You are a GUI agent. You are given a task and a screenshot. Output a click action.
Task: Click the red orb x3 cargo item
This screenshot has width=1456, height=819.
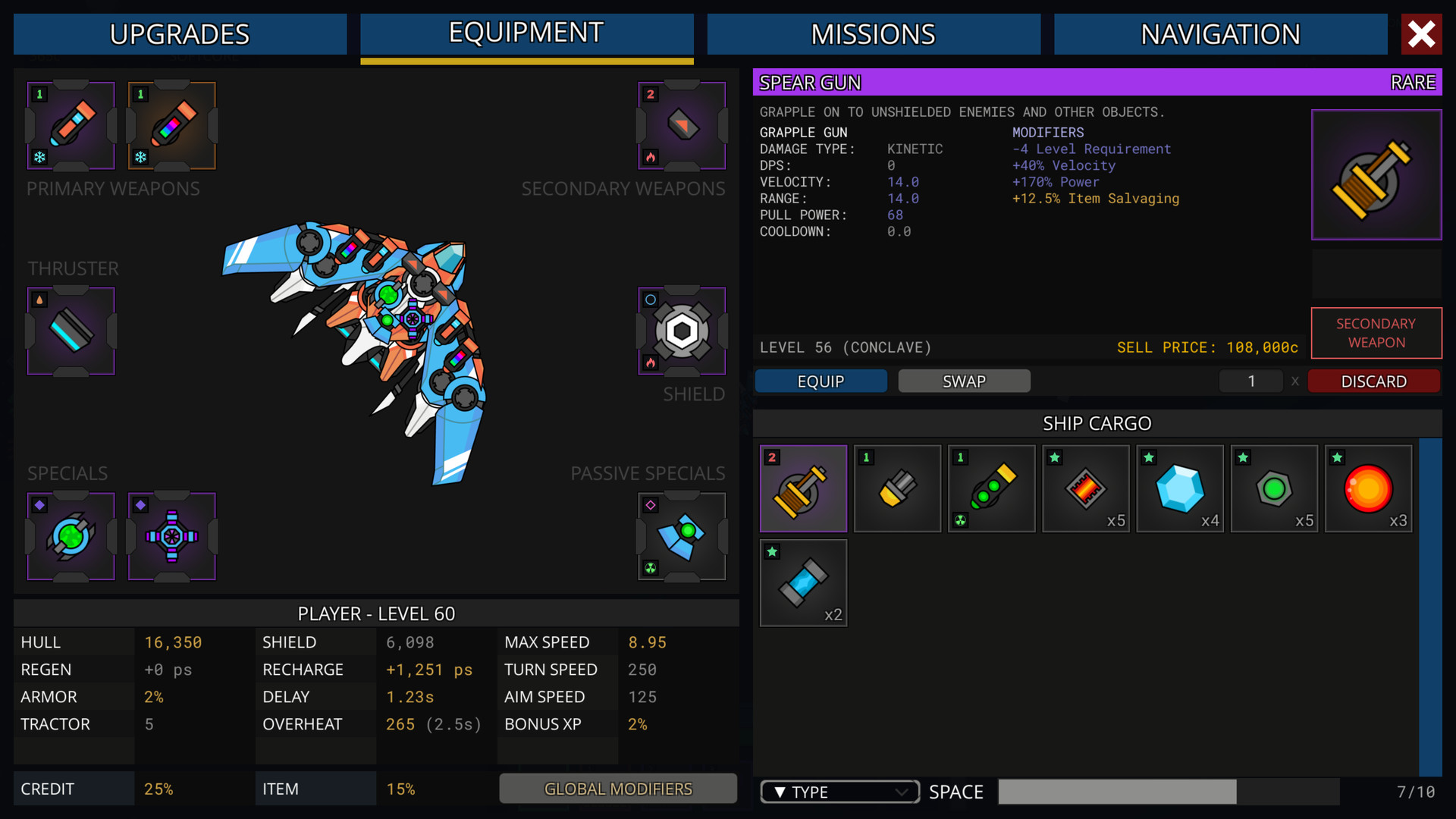[x=1367, y=488]
